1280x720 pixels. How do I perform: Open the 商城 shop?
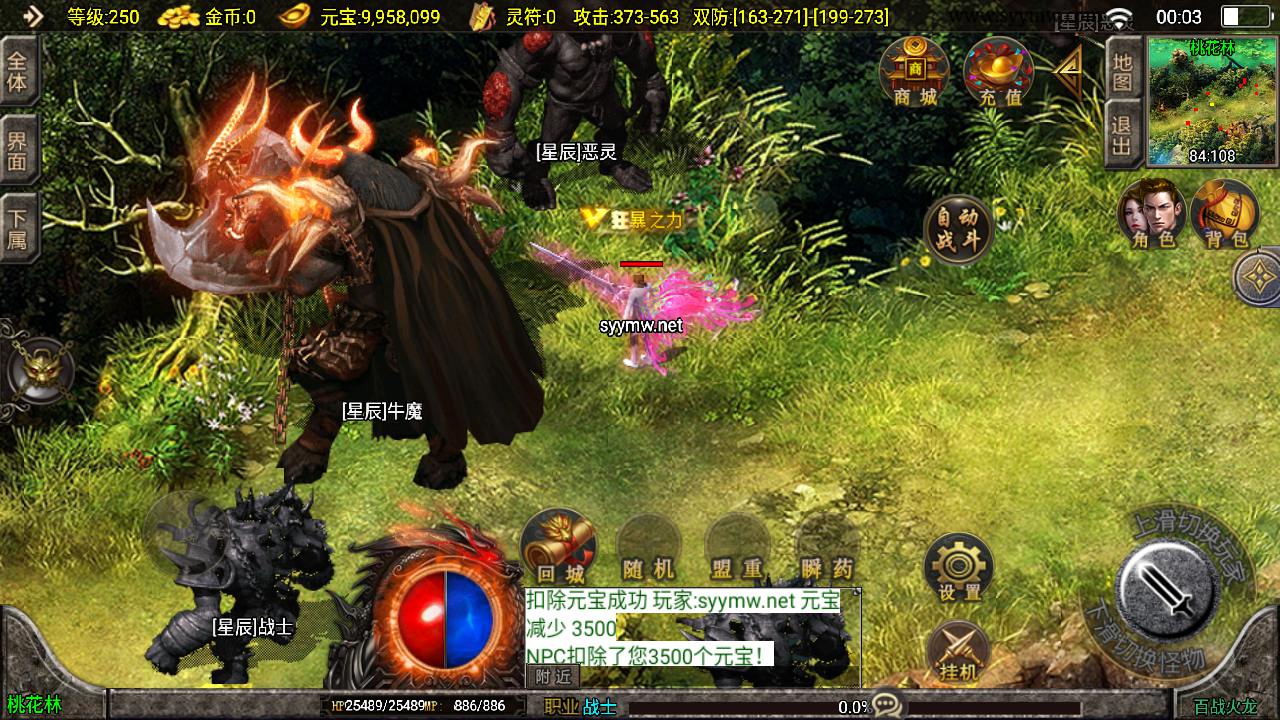point(914,70)
